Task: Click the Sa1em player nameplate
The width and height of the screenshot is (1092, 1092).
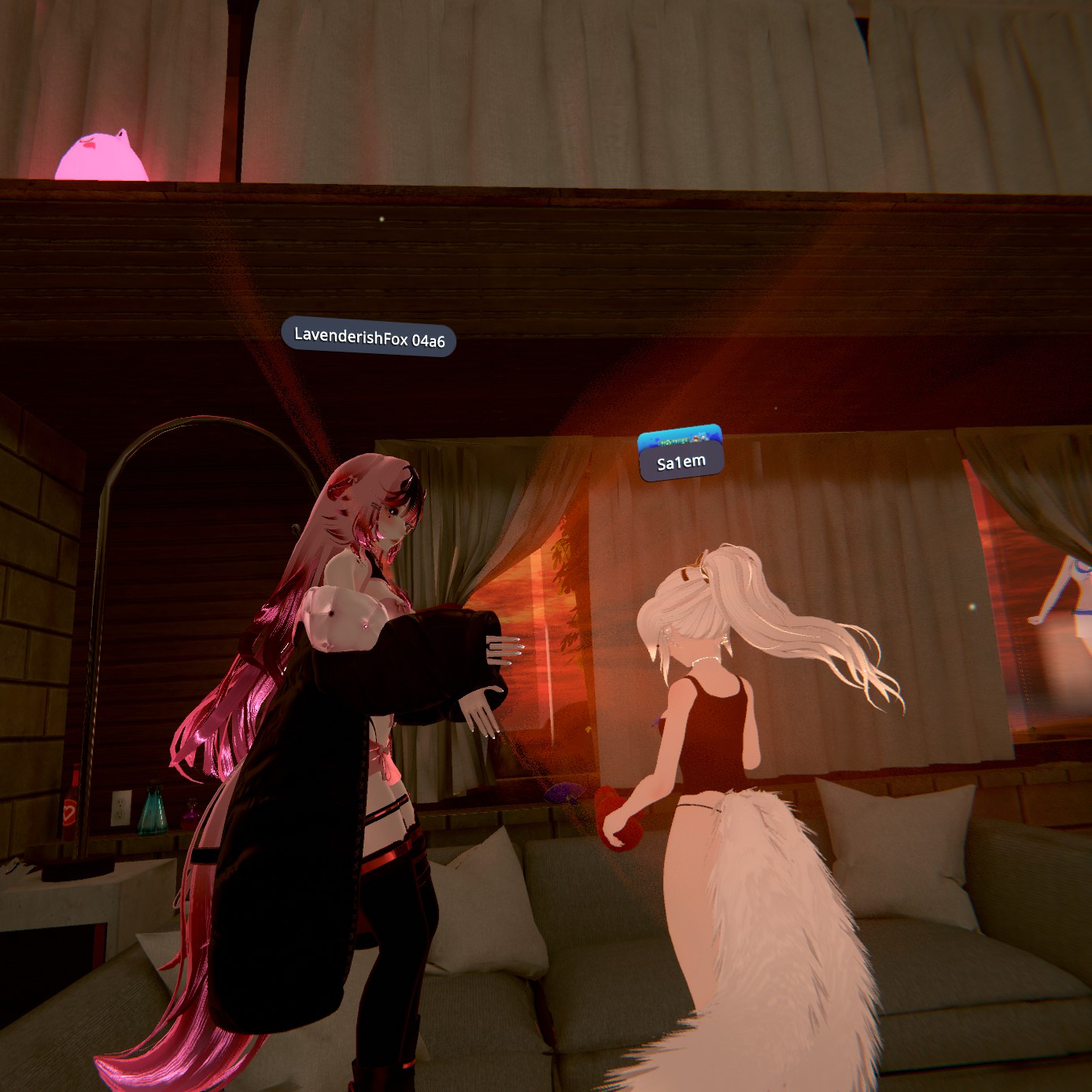Action: tap(681, 462)
